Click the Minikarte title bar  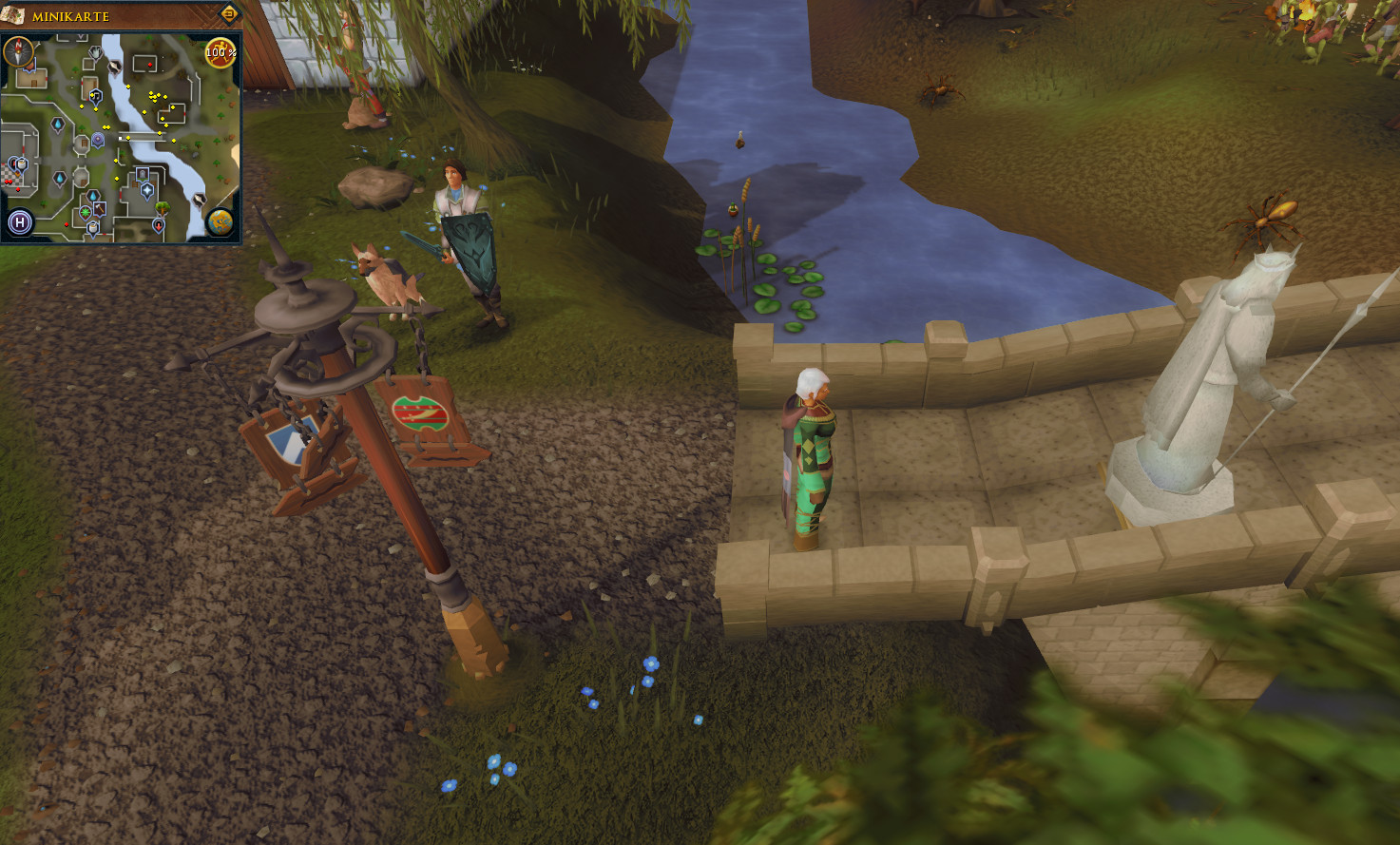click(114, 15)
